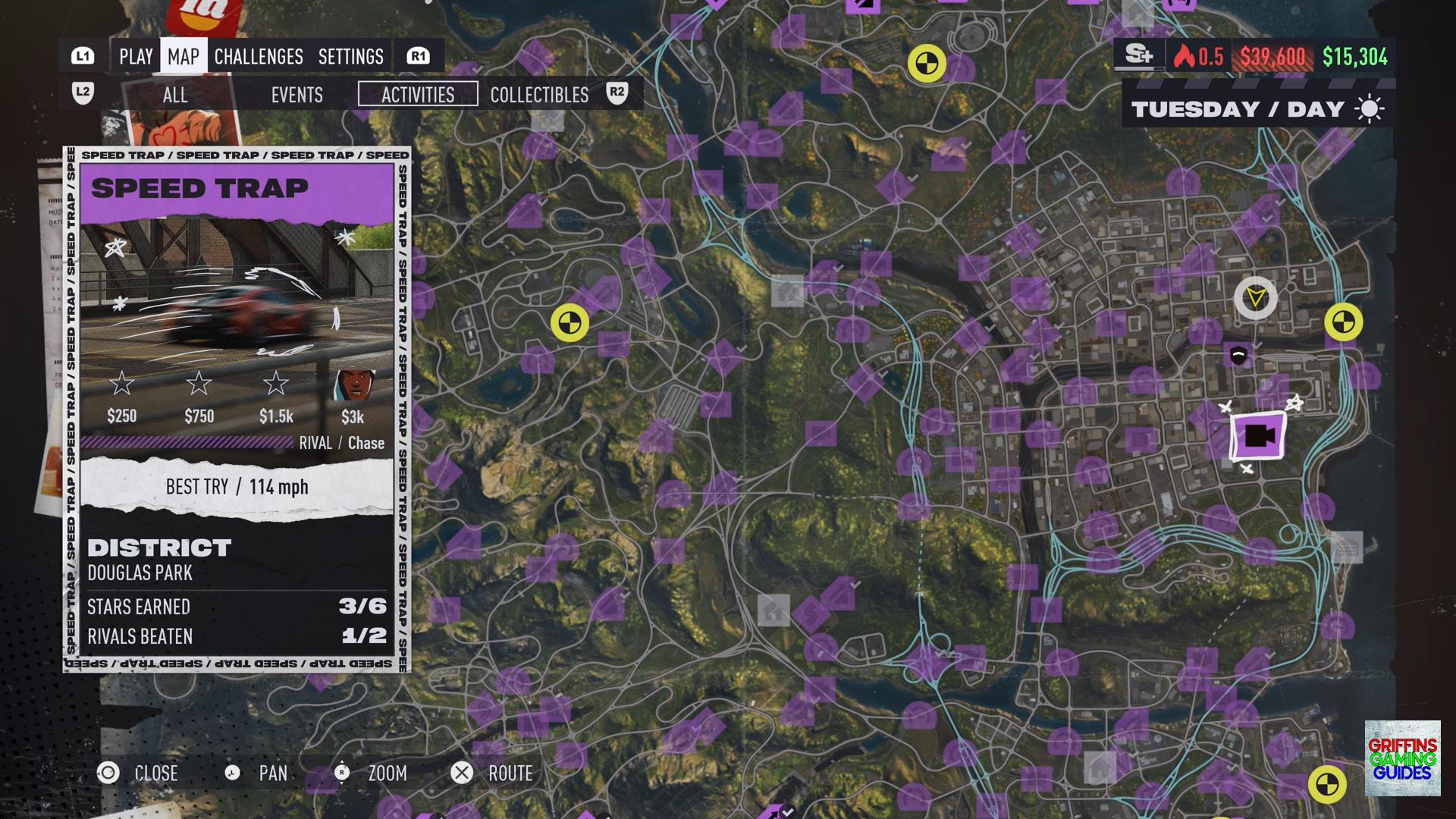Click the player location arrow marker

(x=1256, y=297)
